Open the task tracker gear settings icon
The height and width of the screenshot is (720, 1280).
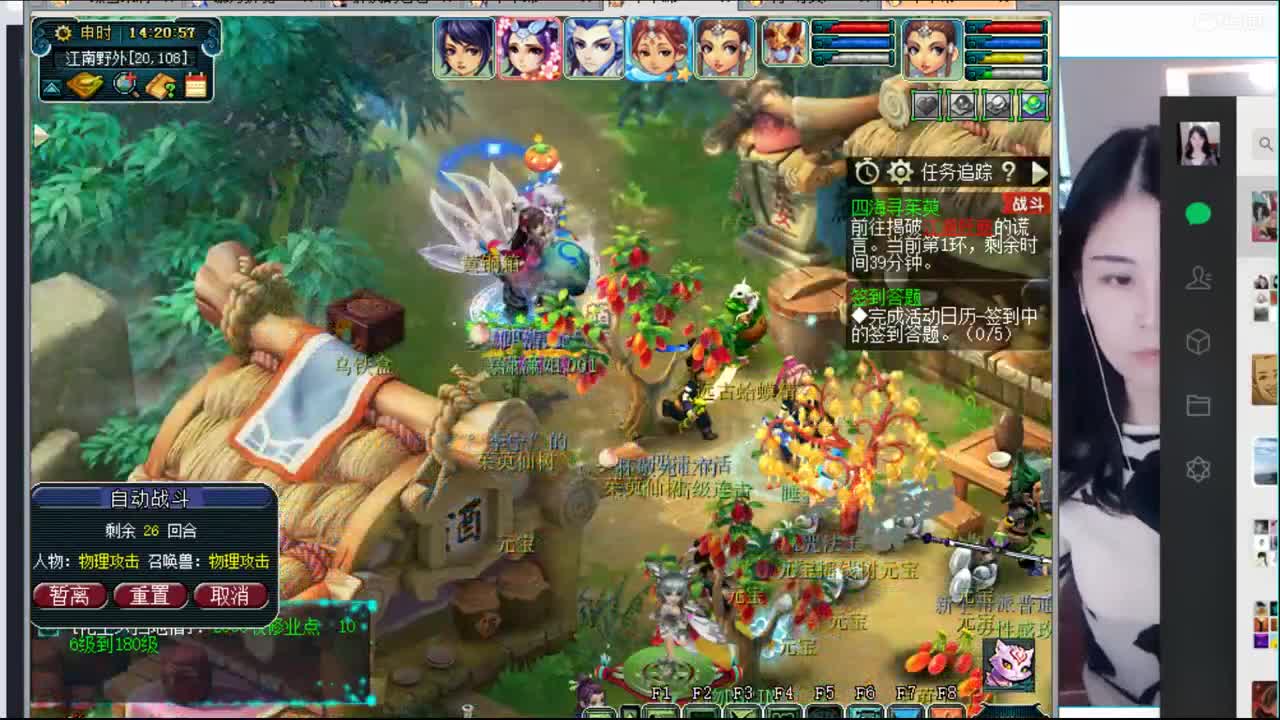coord(899,171)
